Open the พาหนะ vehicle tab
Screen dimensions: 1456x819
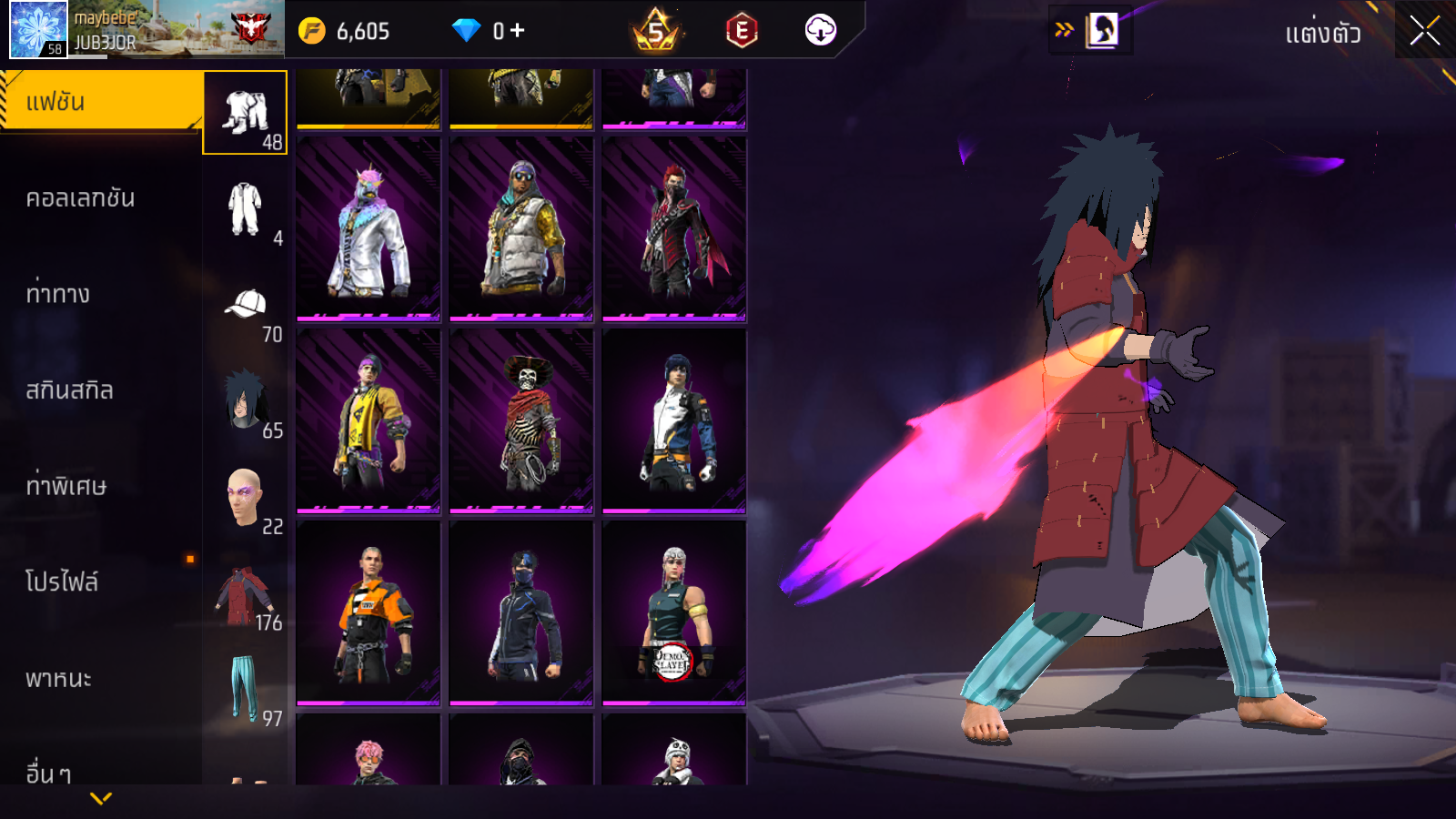[58, 679]
